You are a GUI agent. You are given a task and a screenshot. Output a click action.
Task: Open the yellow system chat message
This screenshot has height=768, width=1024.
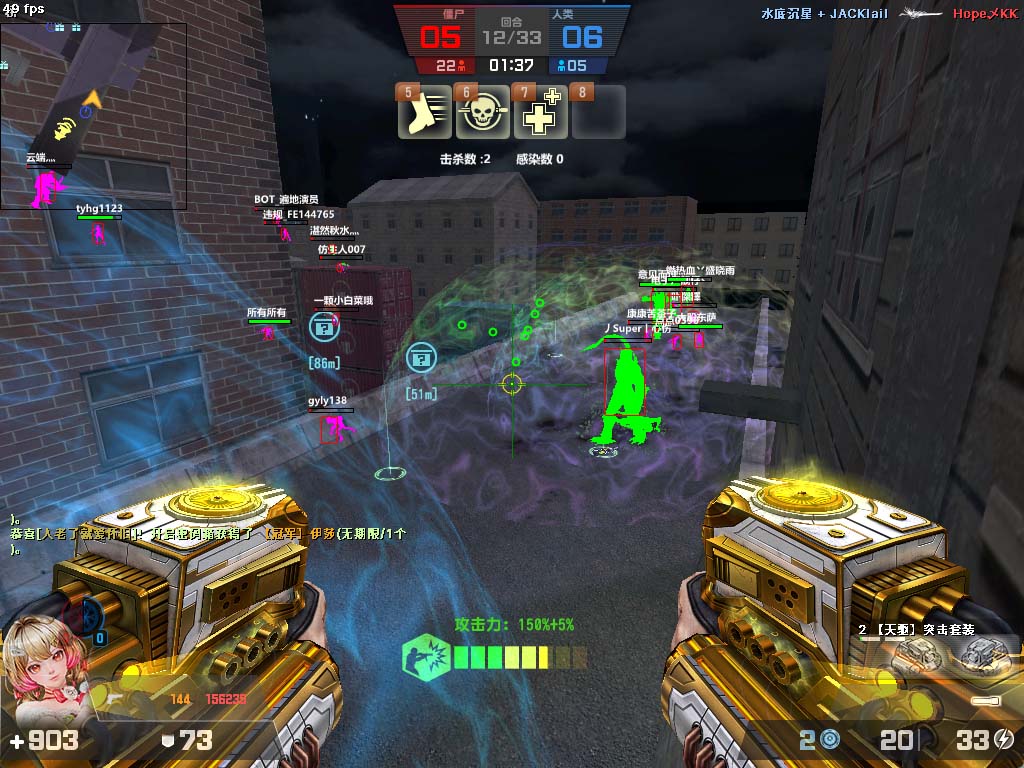[208, 534]
